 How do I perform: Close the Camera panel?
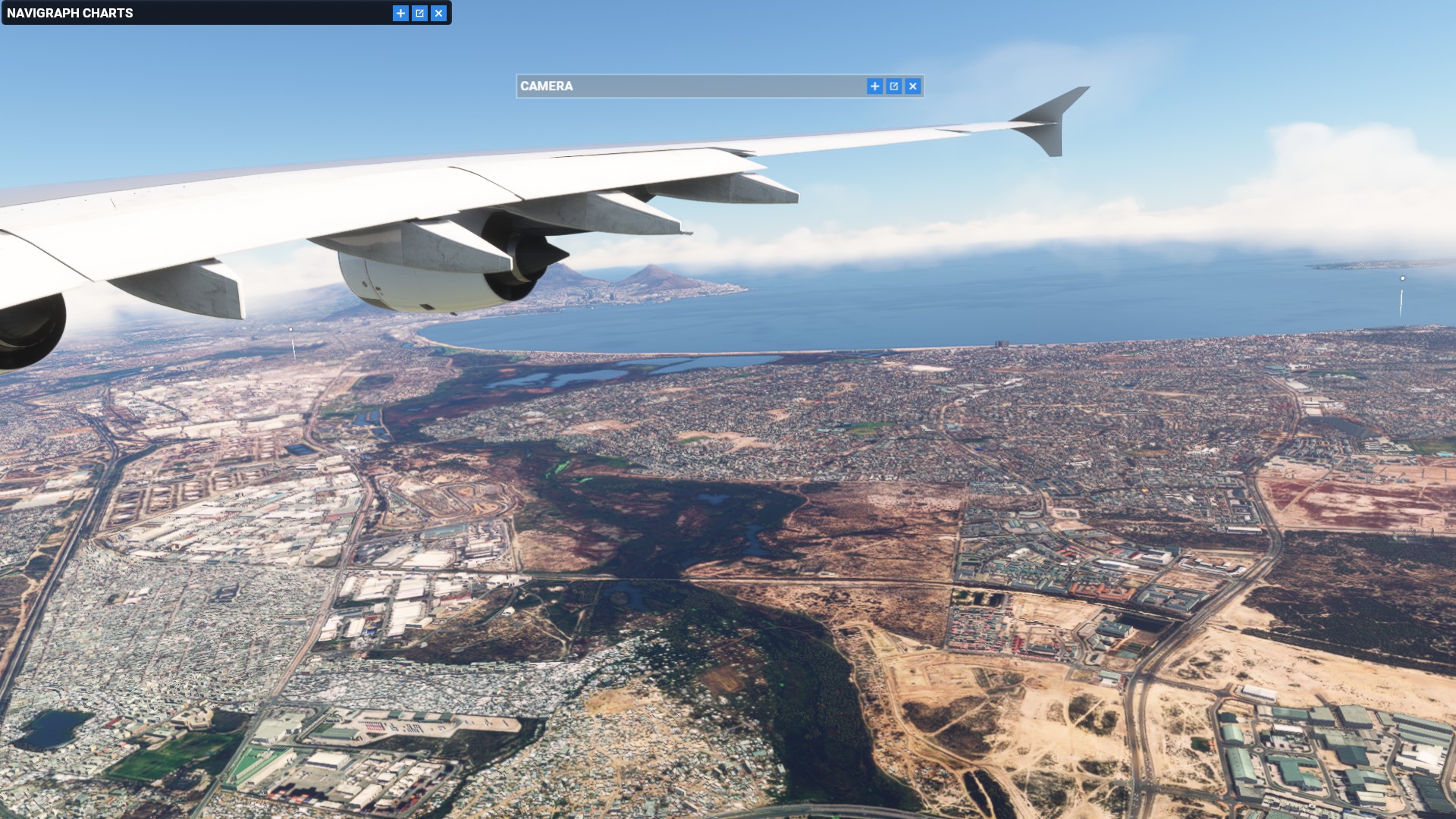[x=913, y=86]
